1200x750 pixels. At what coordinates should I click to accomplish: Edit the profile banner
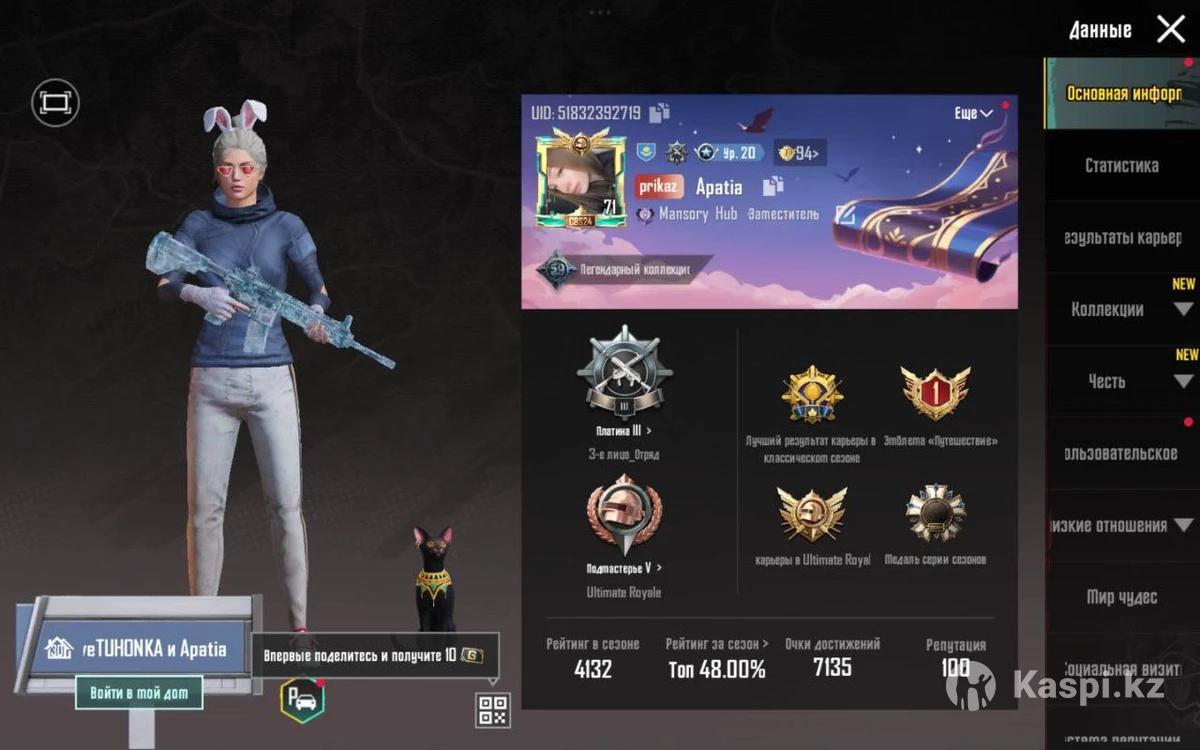pyautogui.click(x=845, y=213)
